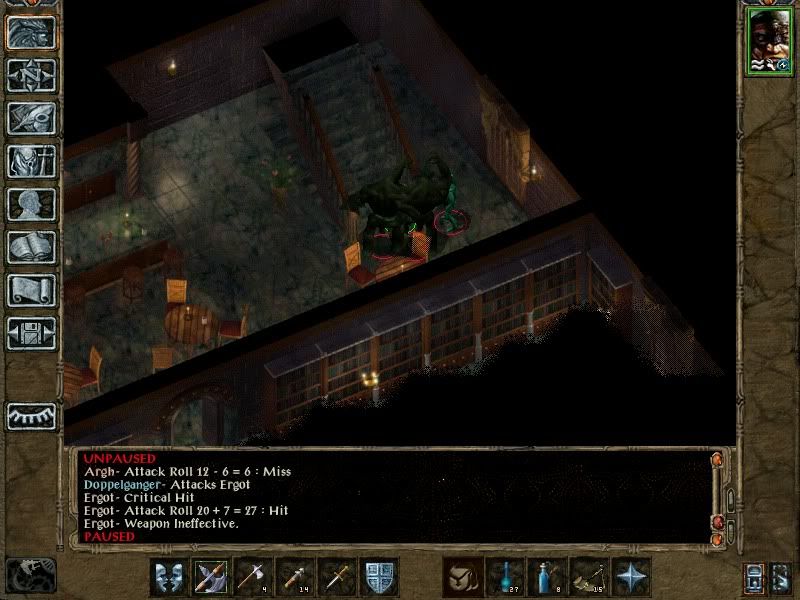Return to game via the top sidebar button

pyautogui.click(x=31, y=32)
